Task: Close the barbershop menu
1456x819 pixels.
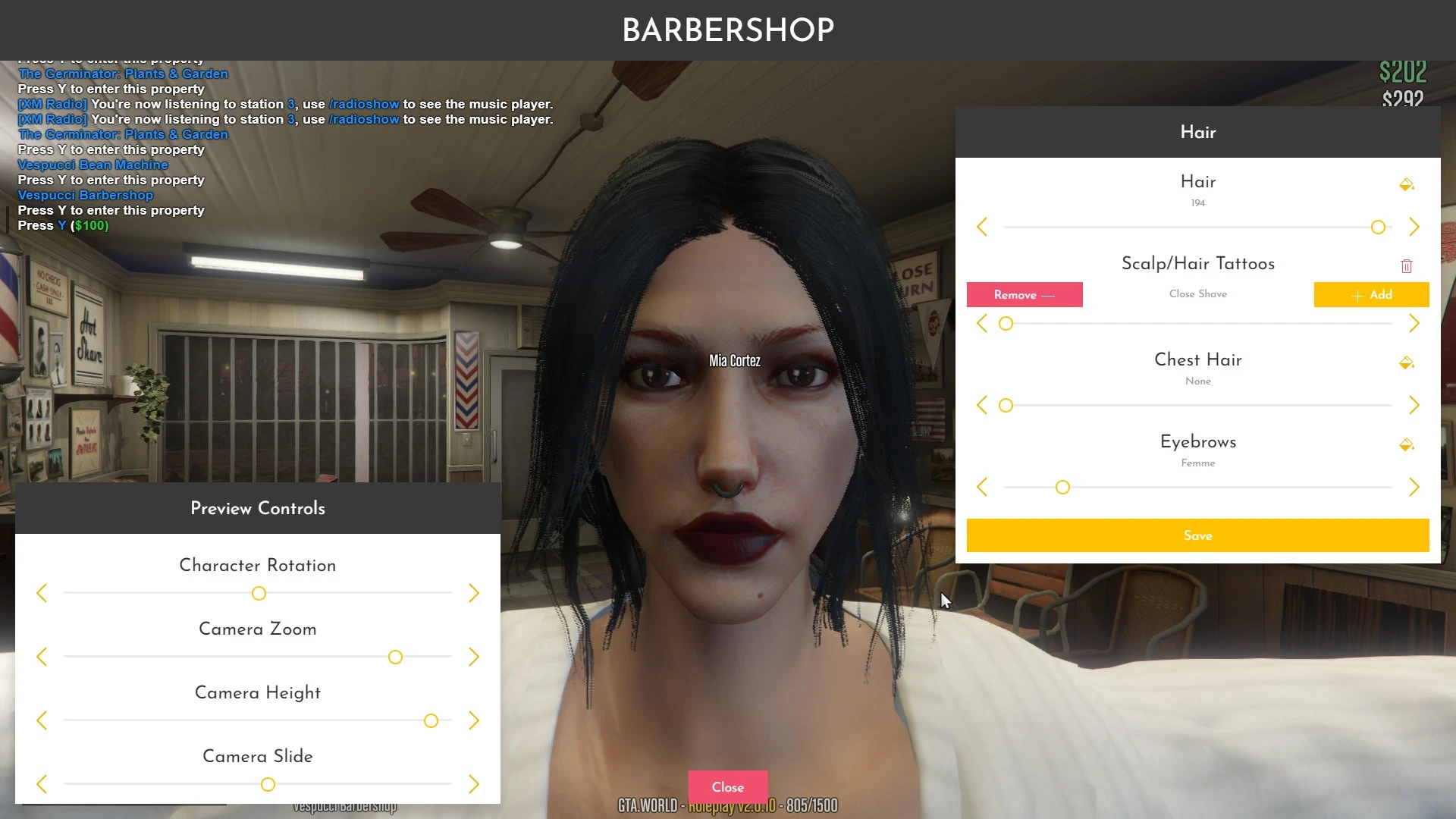Action: pos(727,787)
